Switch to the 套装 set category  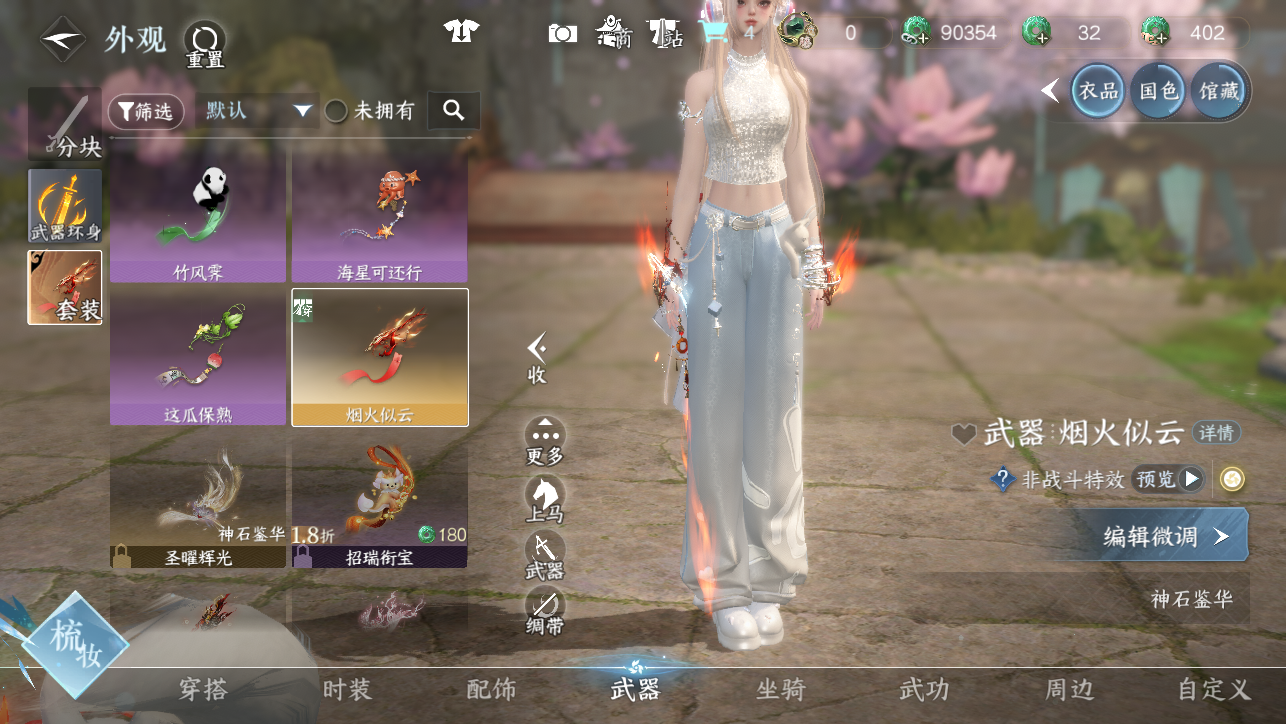pyautogui.click(x=65, y=288)
